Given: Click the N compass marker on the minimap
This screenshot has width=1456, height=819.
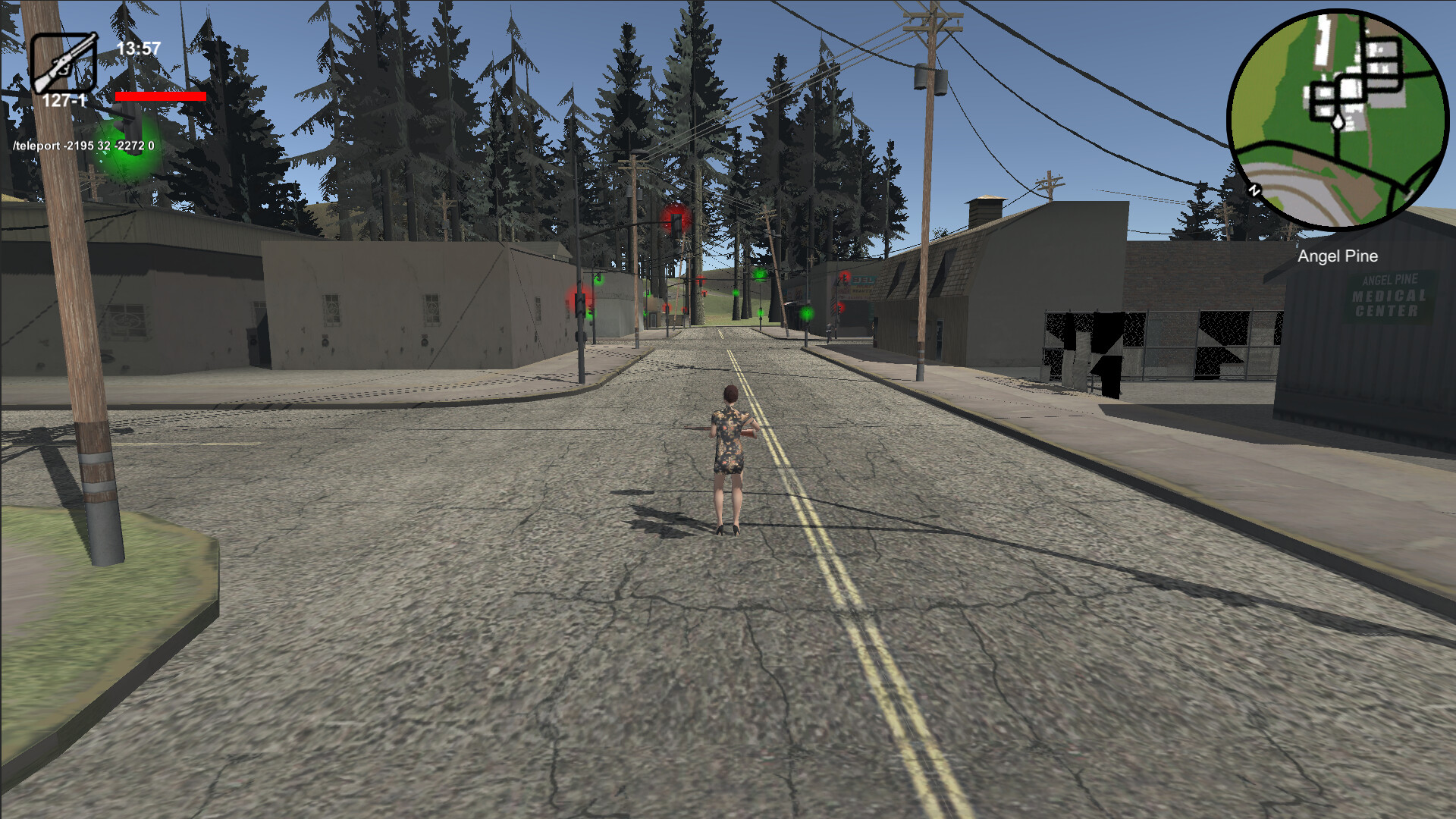Looking at the screenshot, I should [x=1254, y=190].
